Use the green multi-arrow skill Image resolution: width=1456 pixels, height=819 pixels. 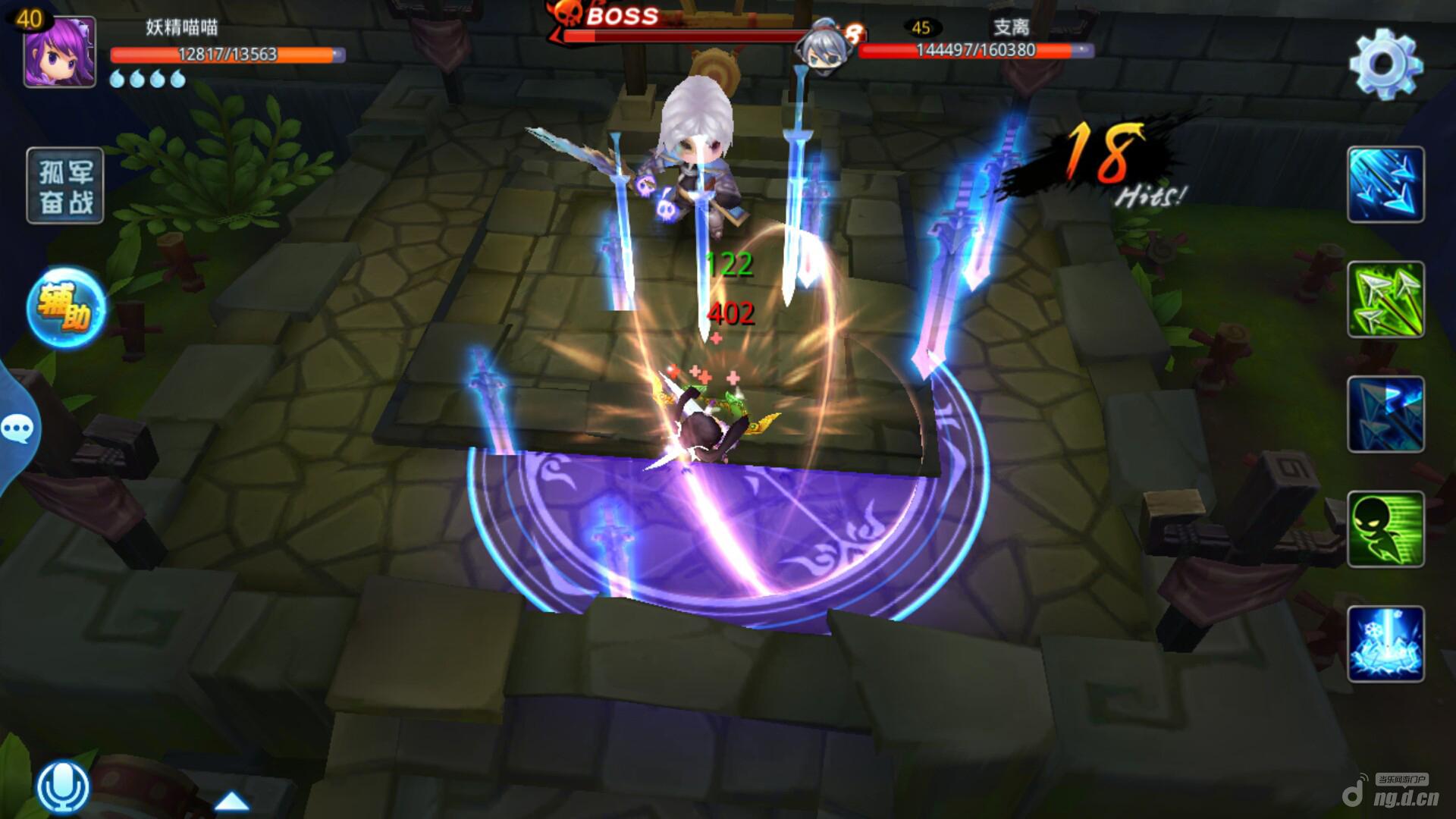(x=1385, y=300)
